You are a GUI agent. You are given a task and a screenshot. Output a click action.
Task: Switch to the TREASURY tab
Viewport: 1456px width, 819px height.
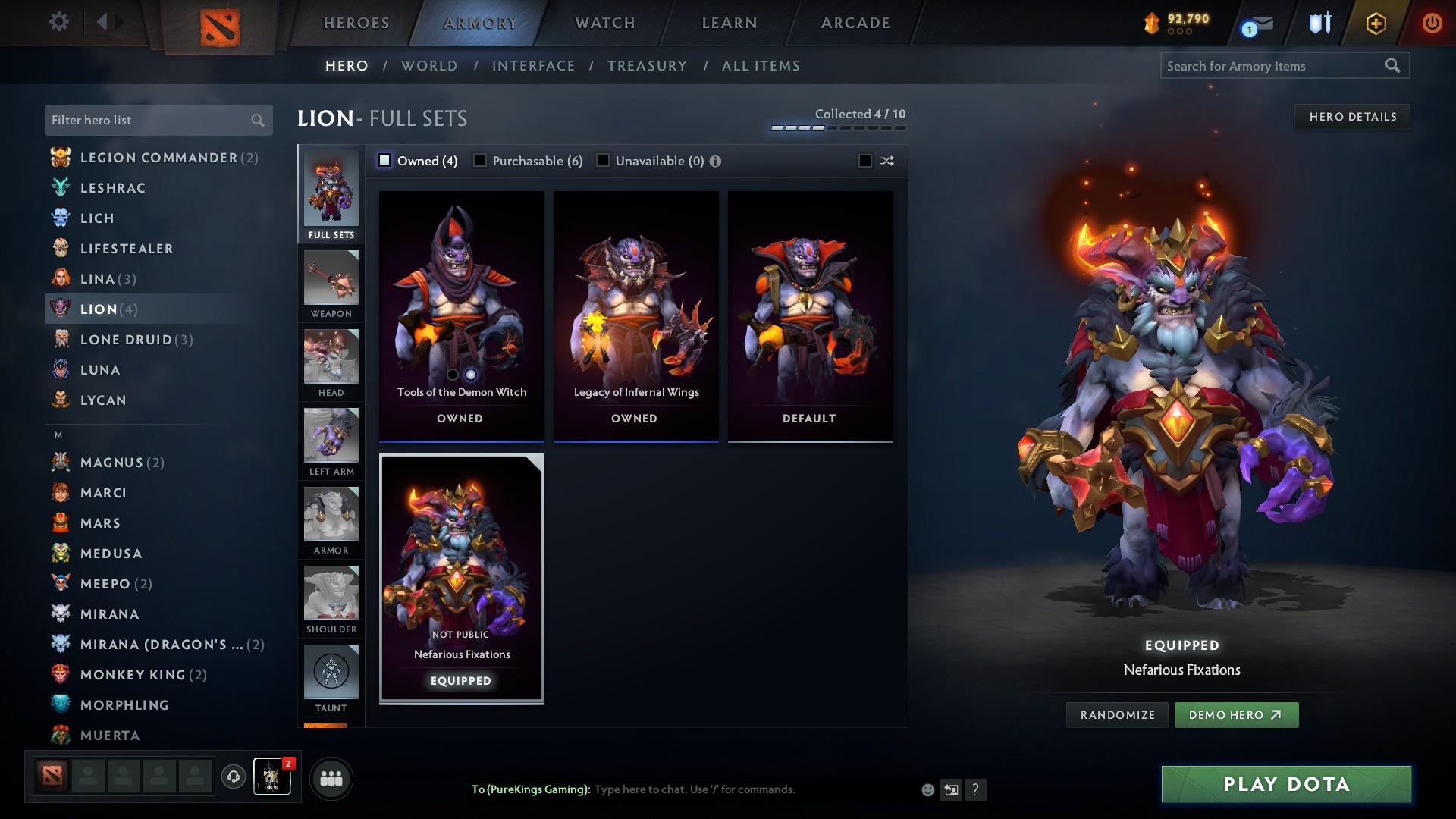point(647,66)
